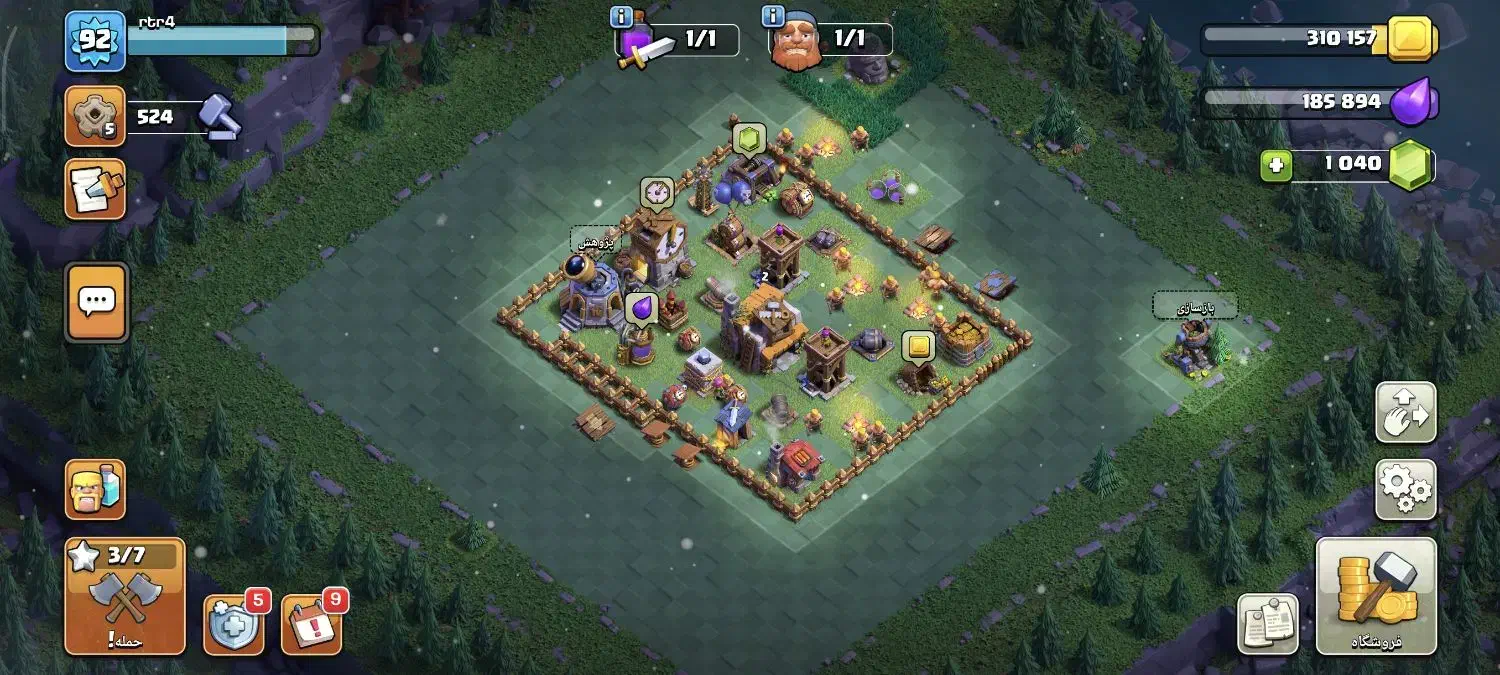
Task: Show builder info beside the builder face
Action: click(772, 16)
